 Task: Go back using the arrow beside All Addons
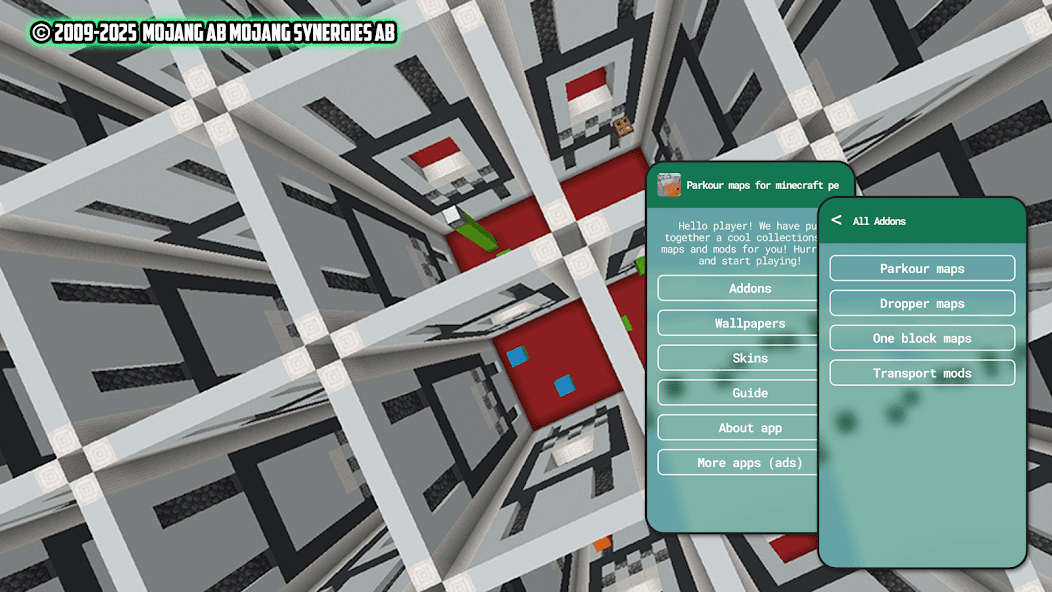click(836, 220)
